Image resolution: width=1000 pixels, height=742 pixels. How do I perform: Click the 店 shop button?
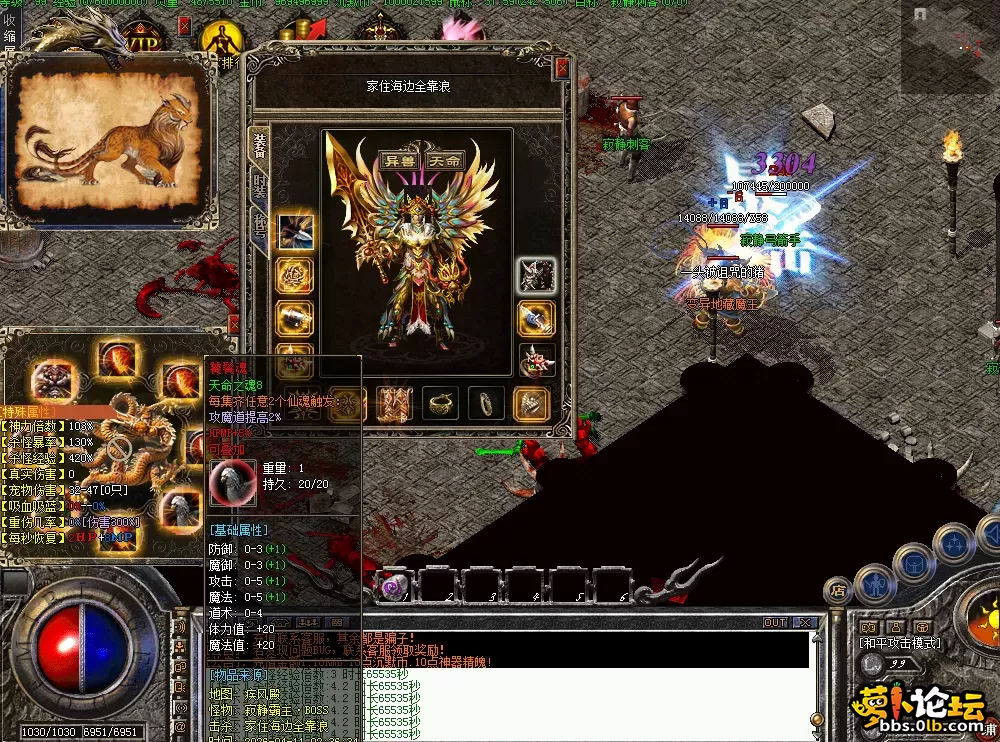click(838, 592)
